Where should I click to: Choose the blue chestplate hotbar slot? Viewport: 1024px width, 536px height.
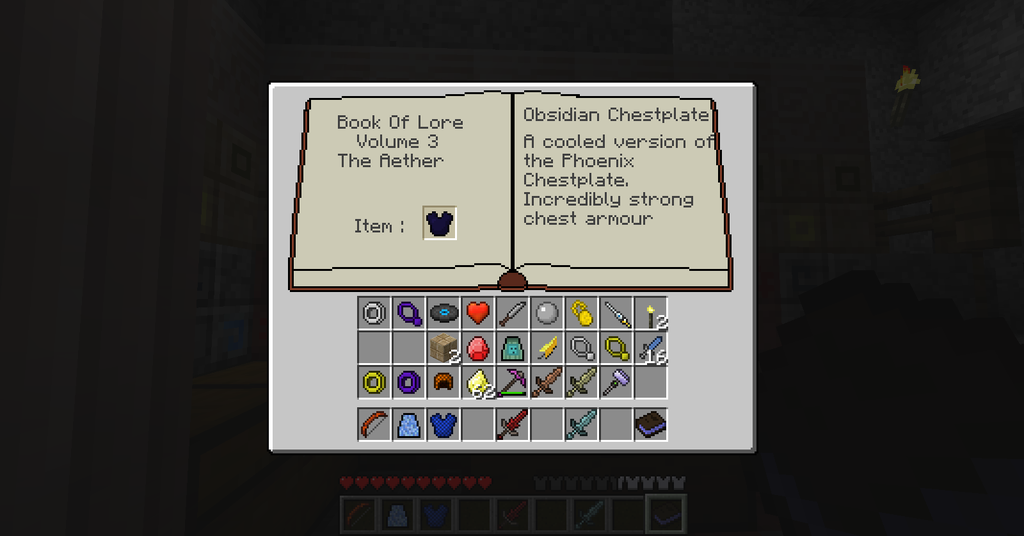point(443,425)
